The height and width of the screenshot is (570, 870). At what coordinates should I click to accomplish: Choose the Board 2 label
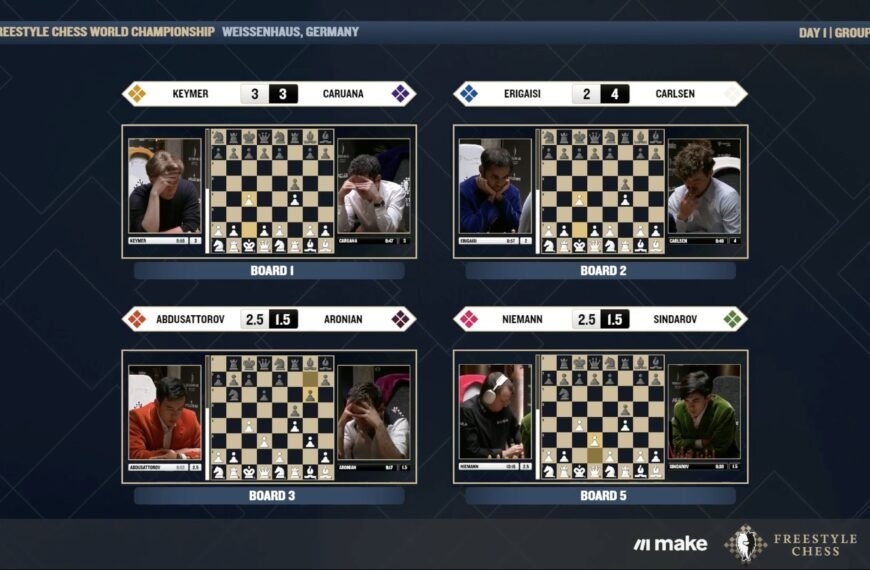pyautogui.click(x=600, y=270)
